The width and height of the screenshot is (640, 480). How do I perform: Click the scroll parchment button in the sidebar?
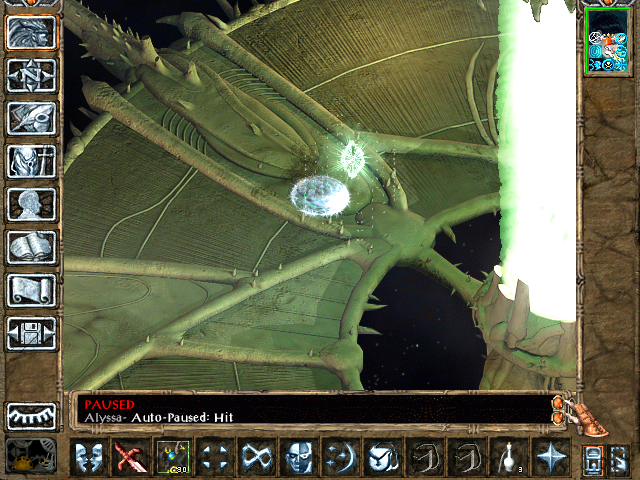31,290
